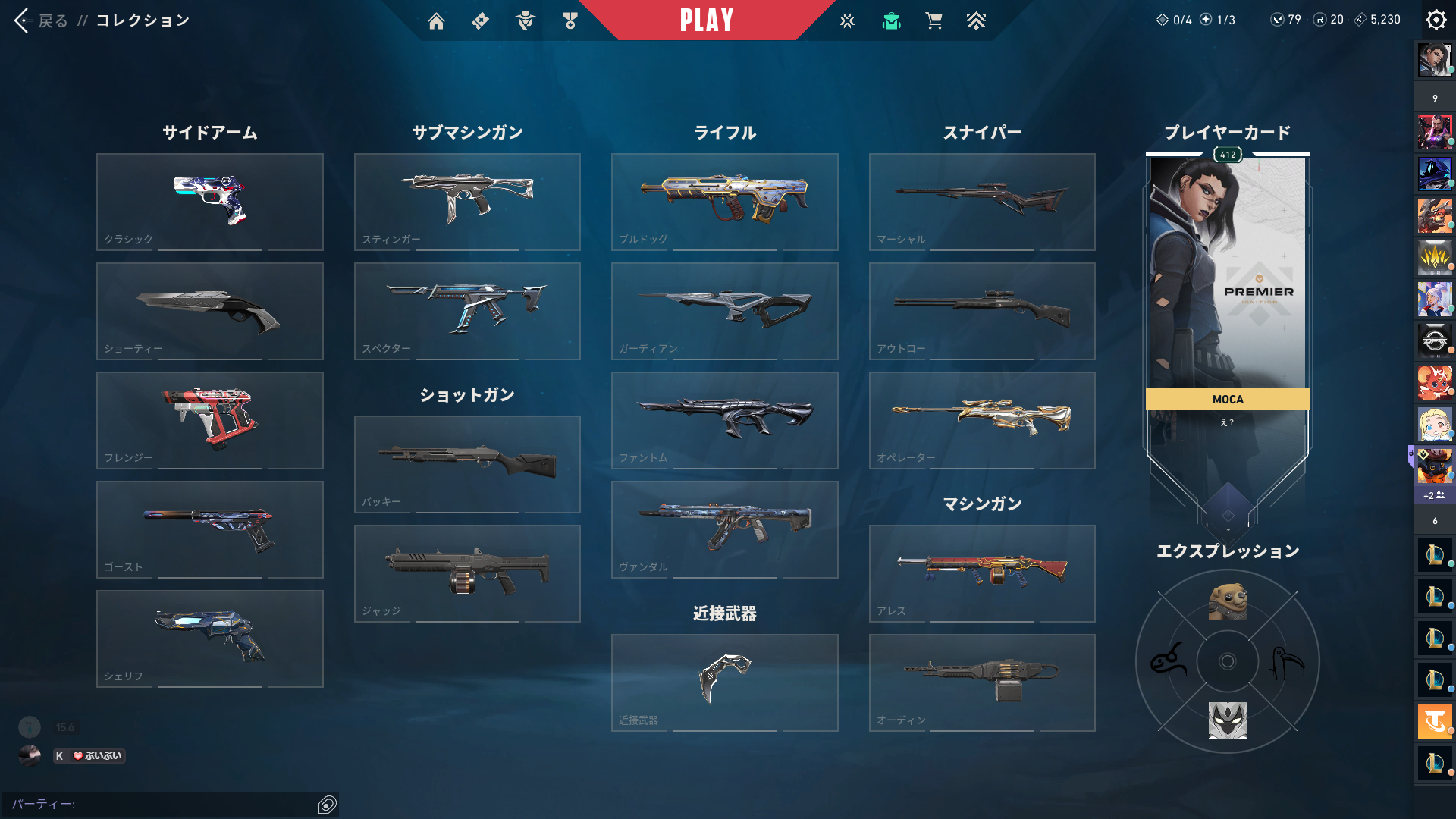The image size is (1456, 819).
Task: Open the ファントム rifle slot
Action: pyautogui.click(x=724, y=420)
